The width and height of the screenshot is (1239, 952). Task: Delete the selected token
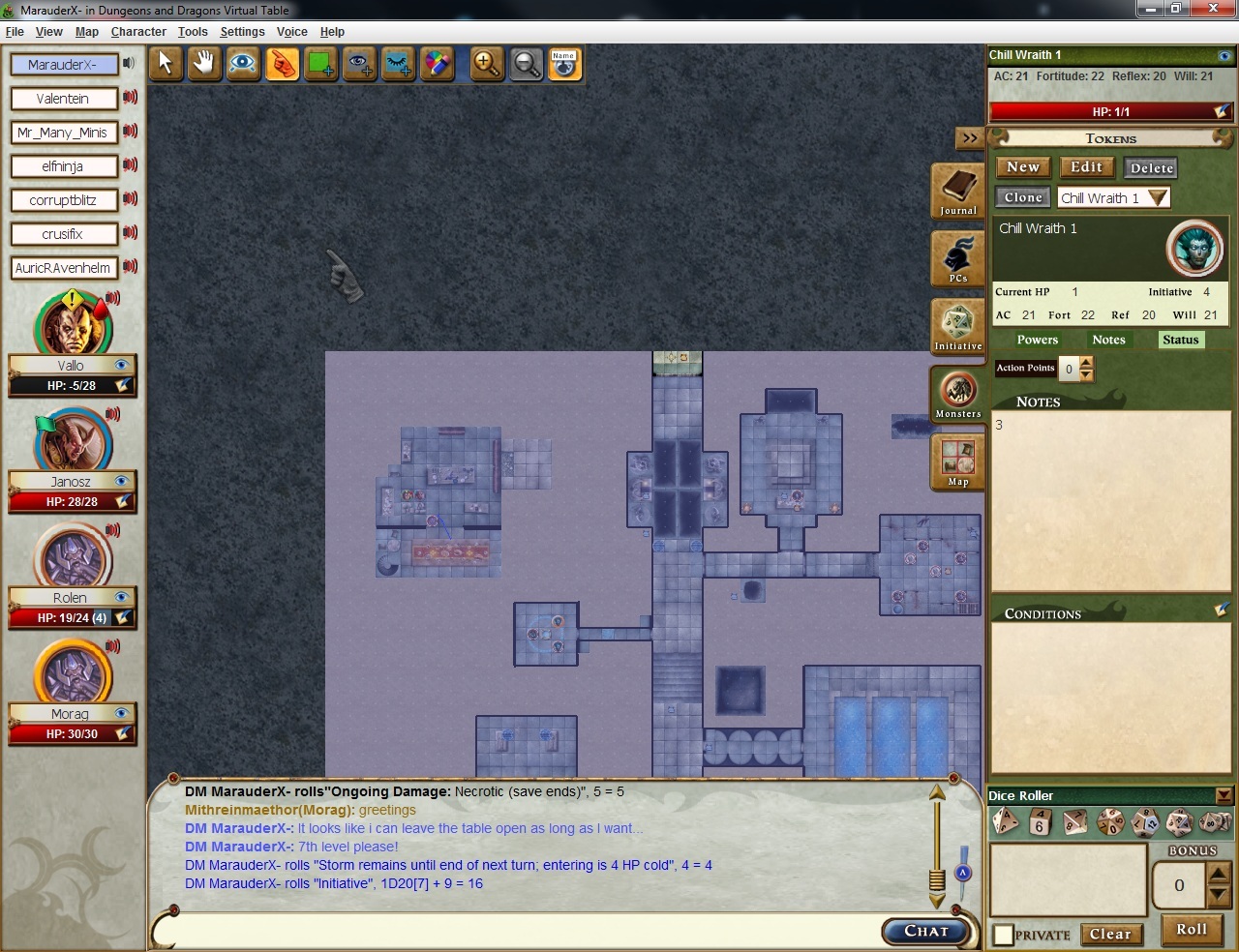tap(1151, 168)
